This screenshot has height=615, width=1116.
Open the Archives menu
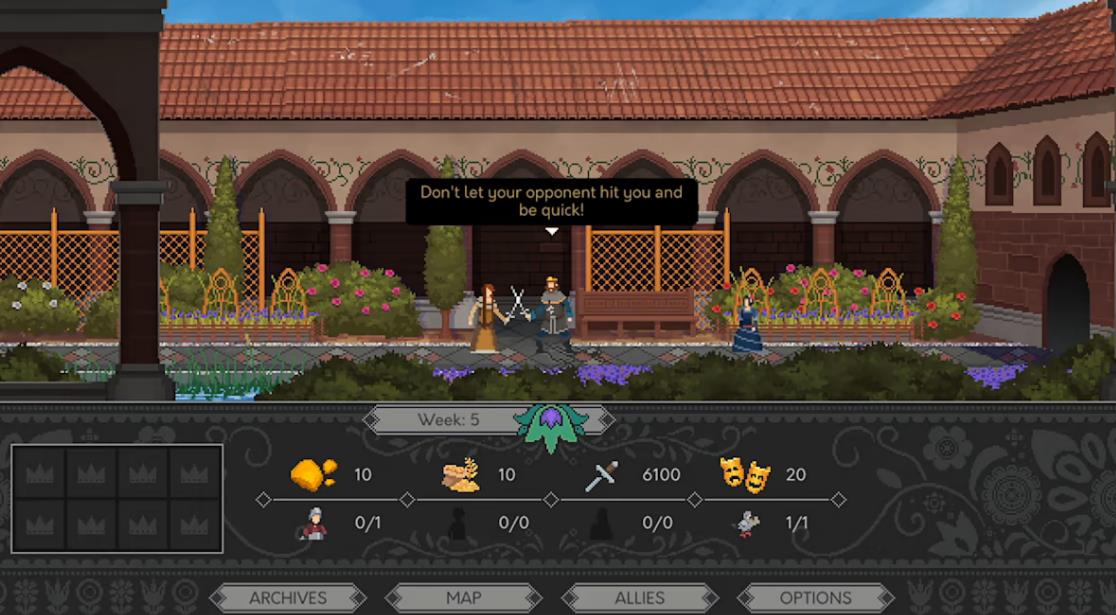coord(288,598)
